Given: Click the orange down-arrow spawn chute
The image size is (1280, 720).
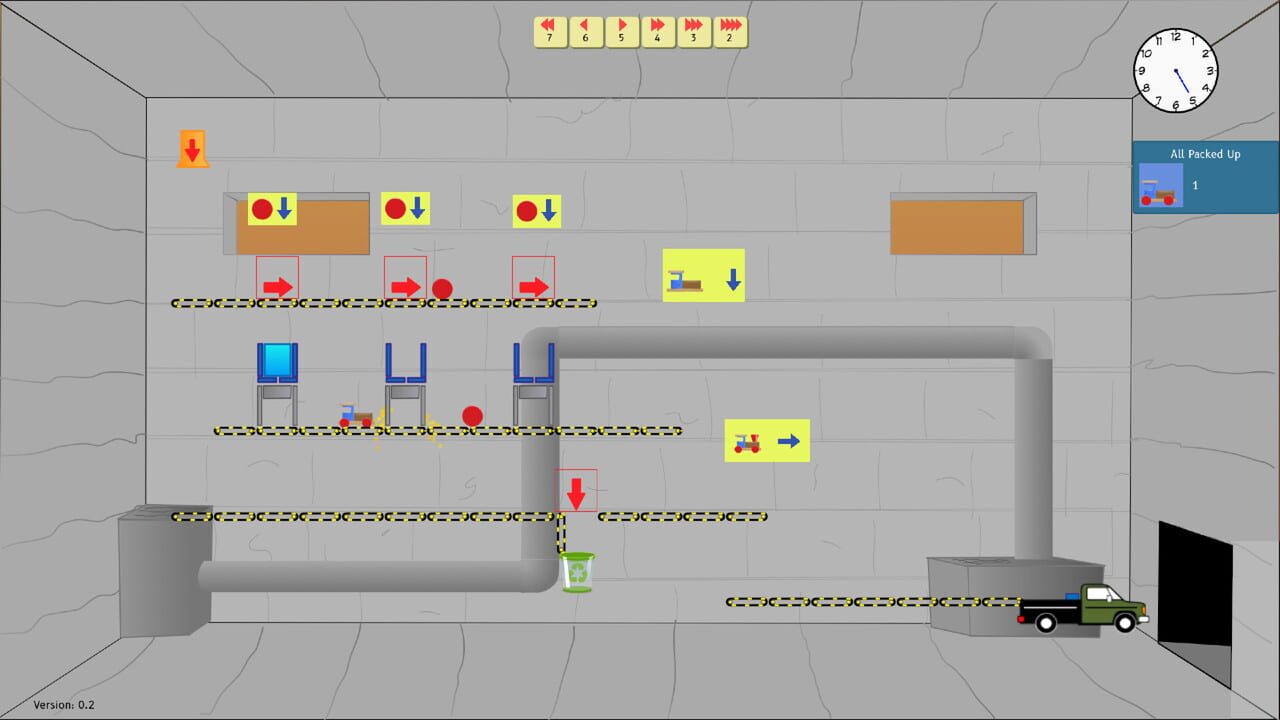Looking at the screenshot, I should pyautogui.click(x=192, y=149).
